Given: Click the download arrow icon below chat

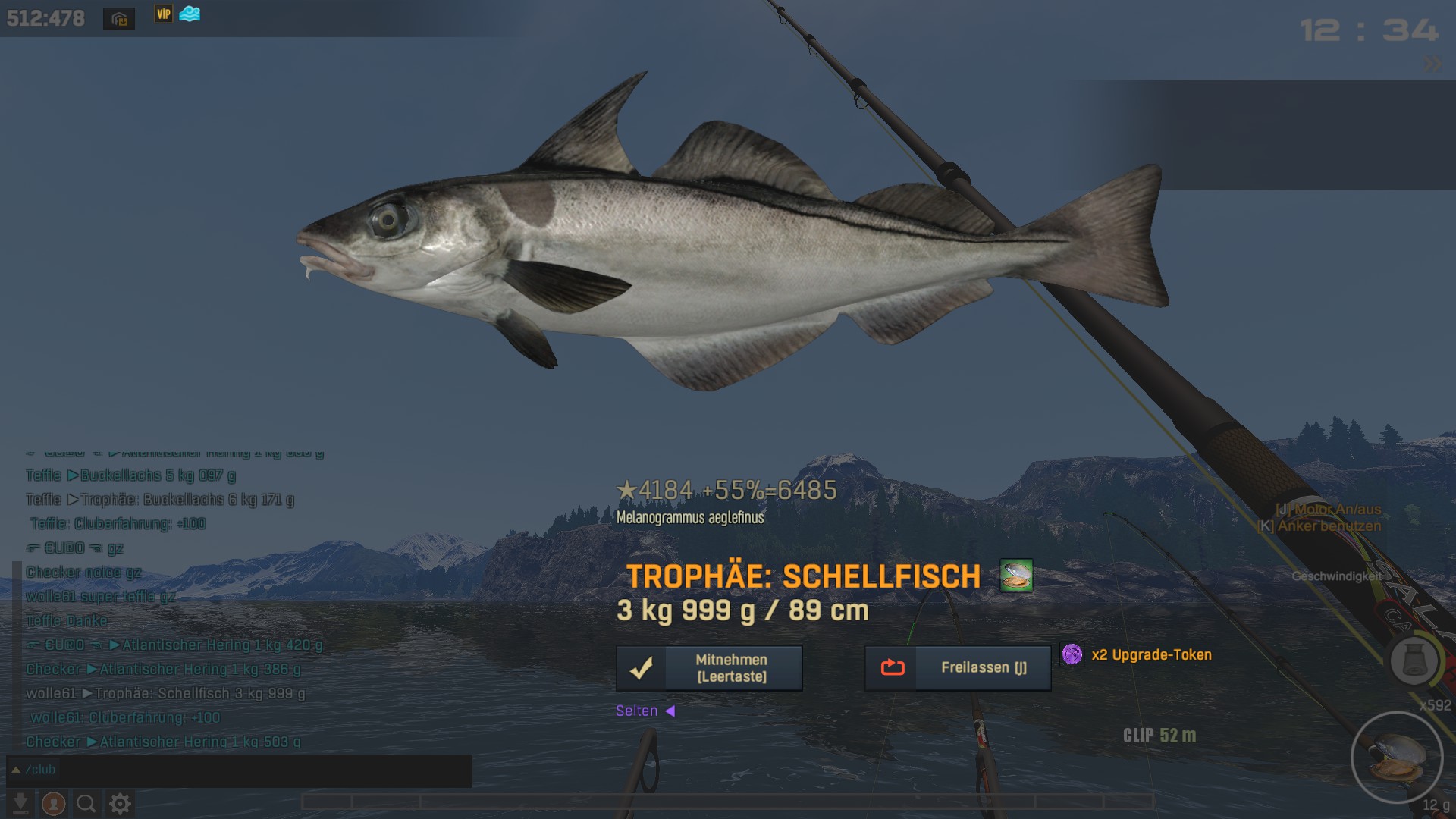Looking at the screenshot, I should click(x=20, y=803).
